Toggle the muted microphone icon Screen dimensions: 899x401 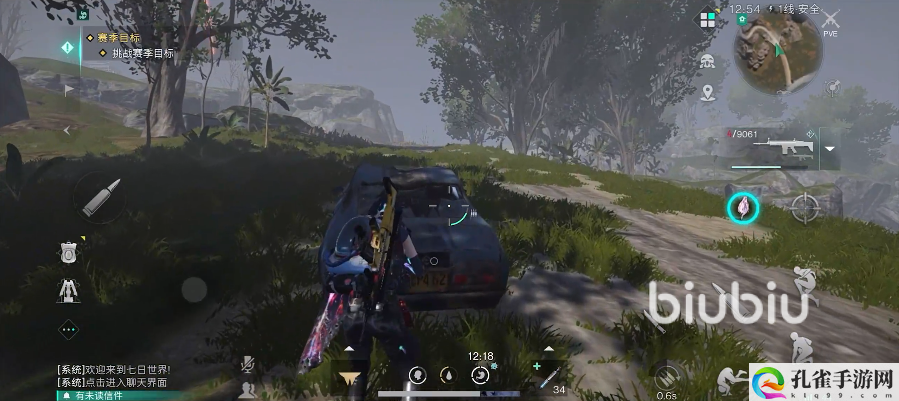247,366
